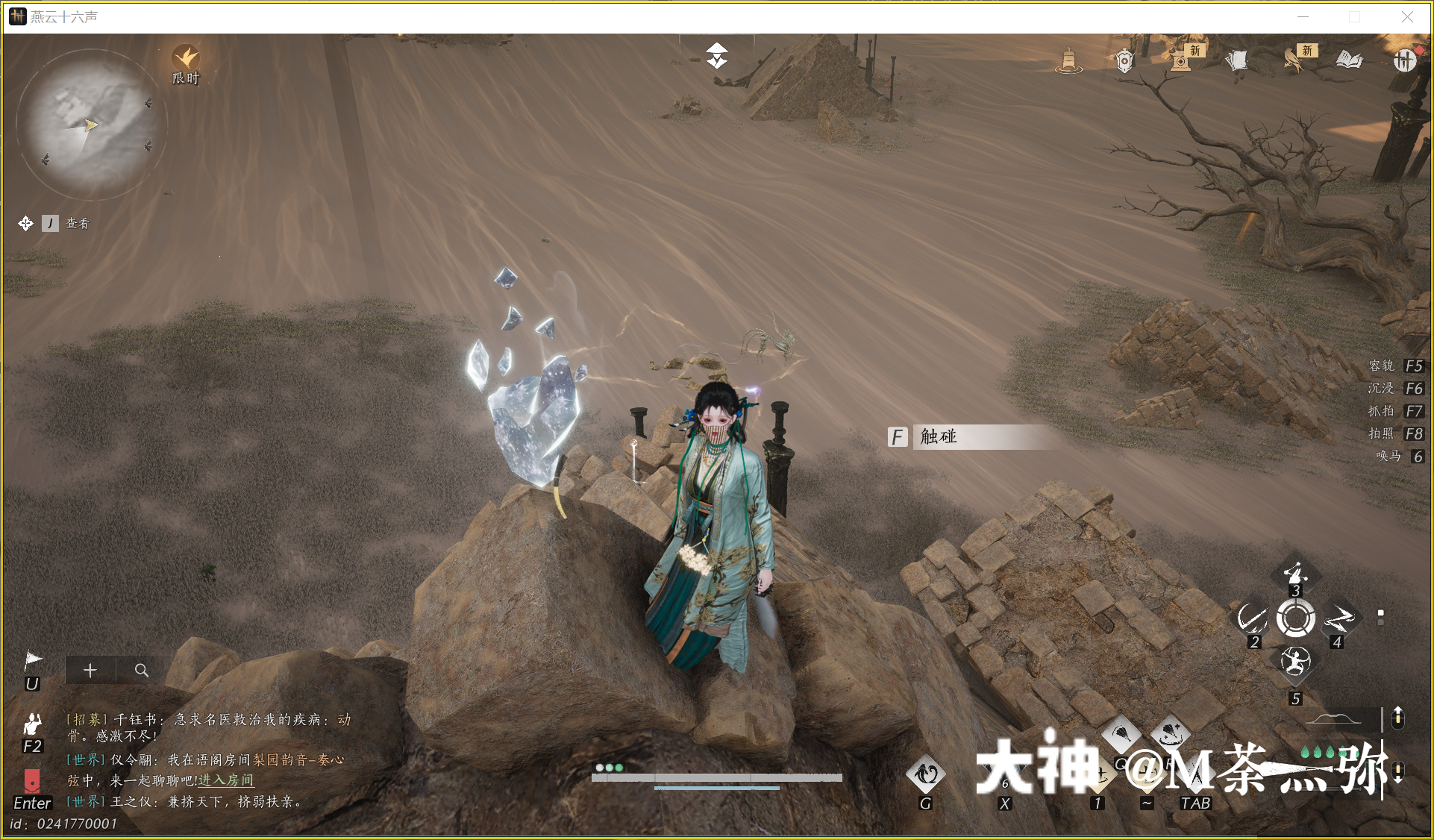The width and height of the screenshot is (1434, 840).
Task: Open the shield emblem icon in the top bar
Action: (1124, 60)
